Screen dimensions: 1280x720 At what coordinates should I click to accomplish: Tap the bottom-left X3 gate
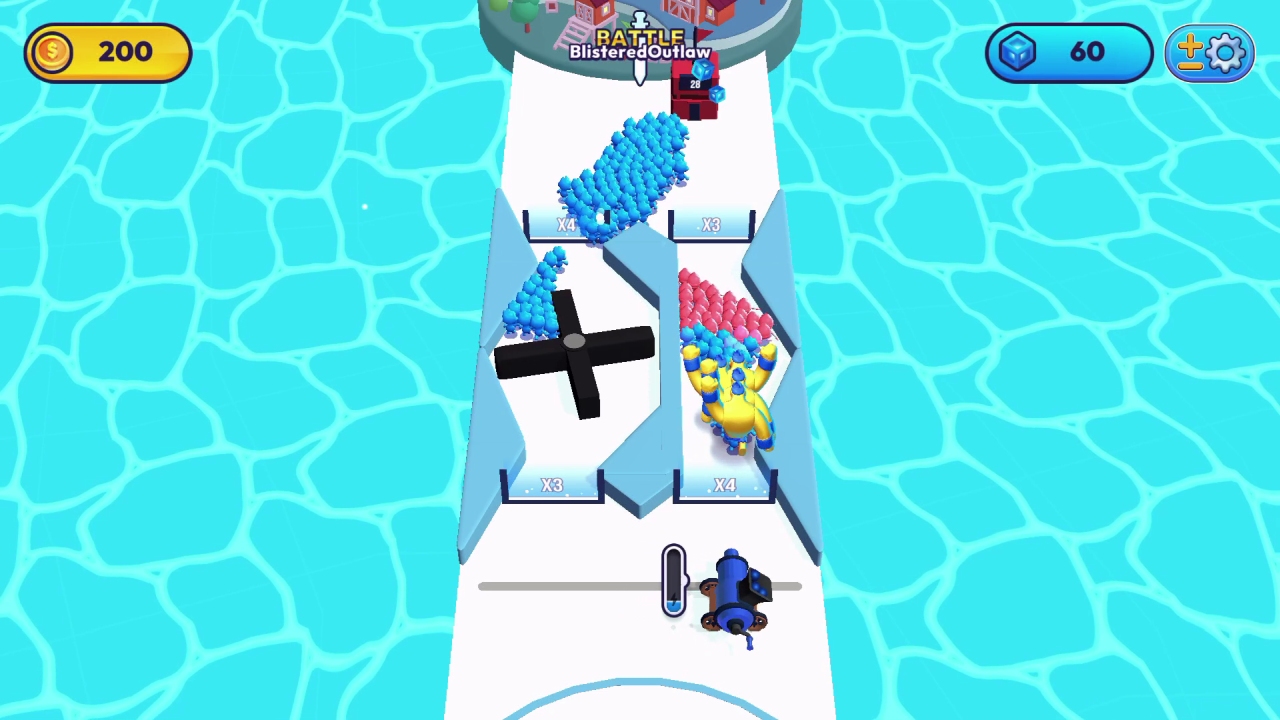[552, 485]
